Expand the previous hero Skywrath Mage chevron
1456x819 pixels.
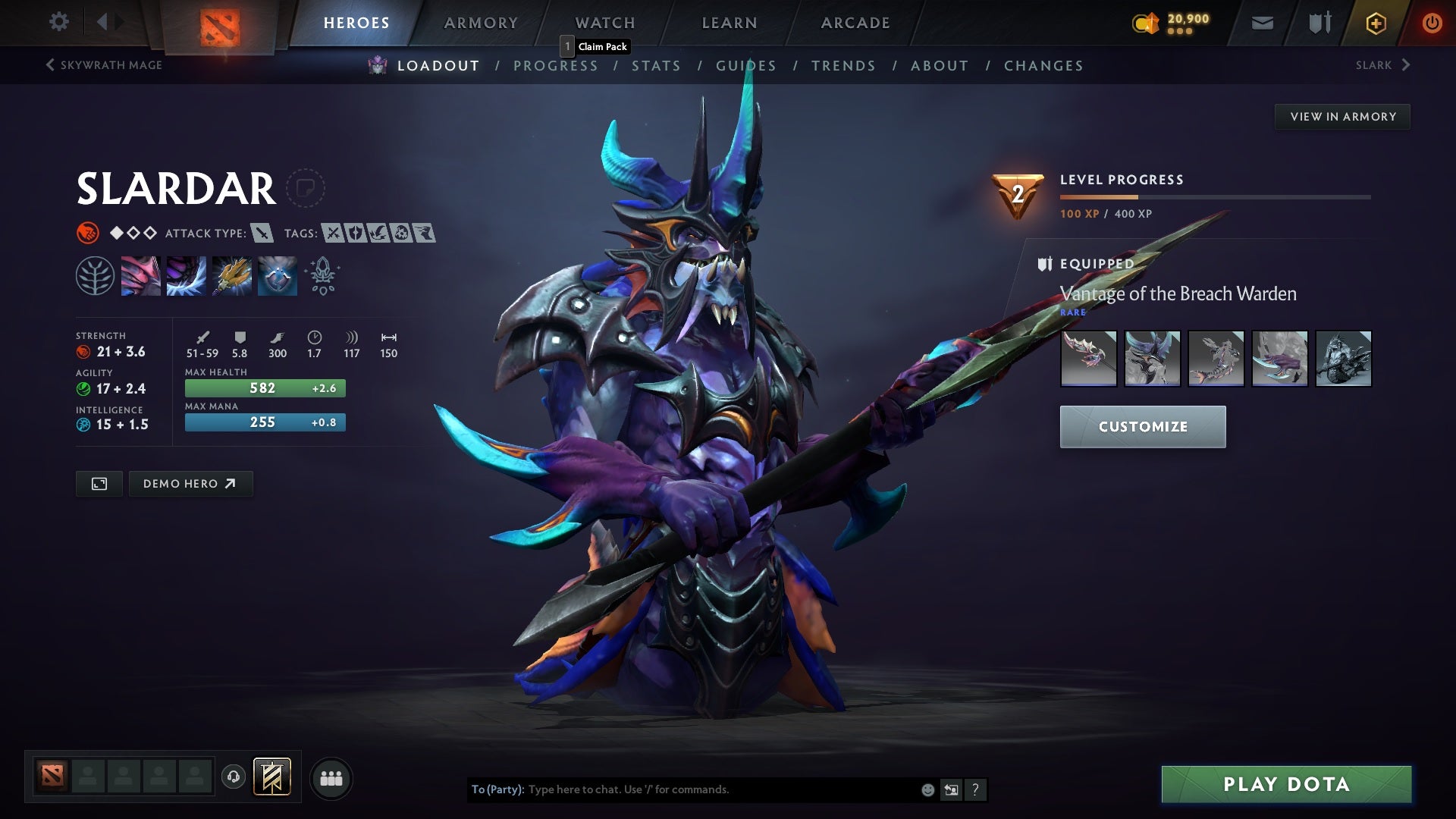click(x=49, y=65)
